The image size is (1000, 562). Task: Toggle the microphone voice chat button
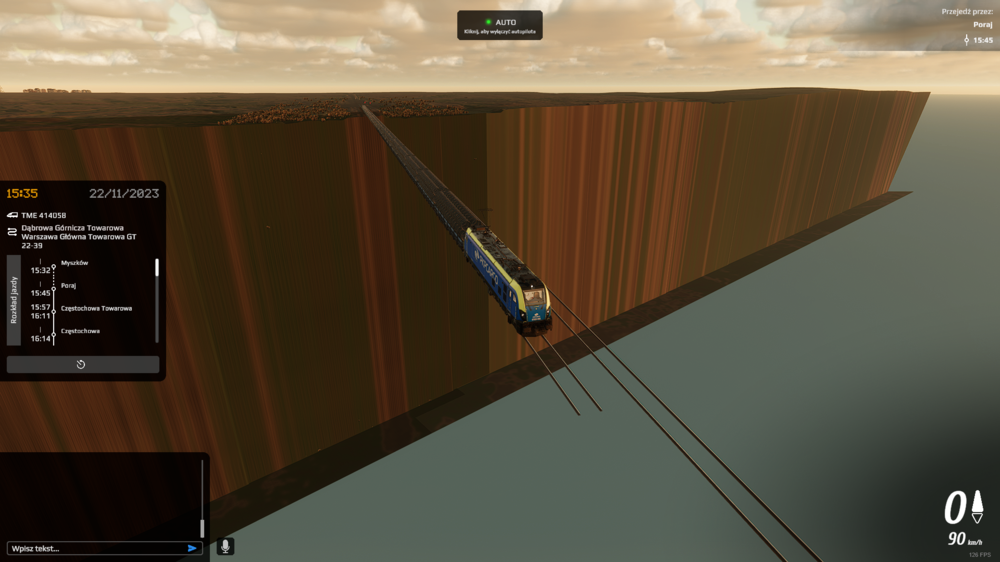225,546
